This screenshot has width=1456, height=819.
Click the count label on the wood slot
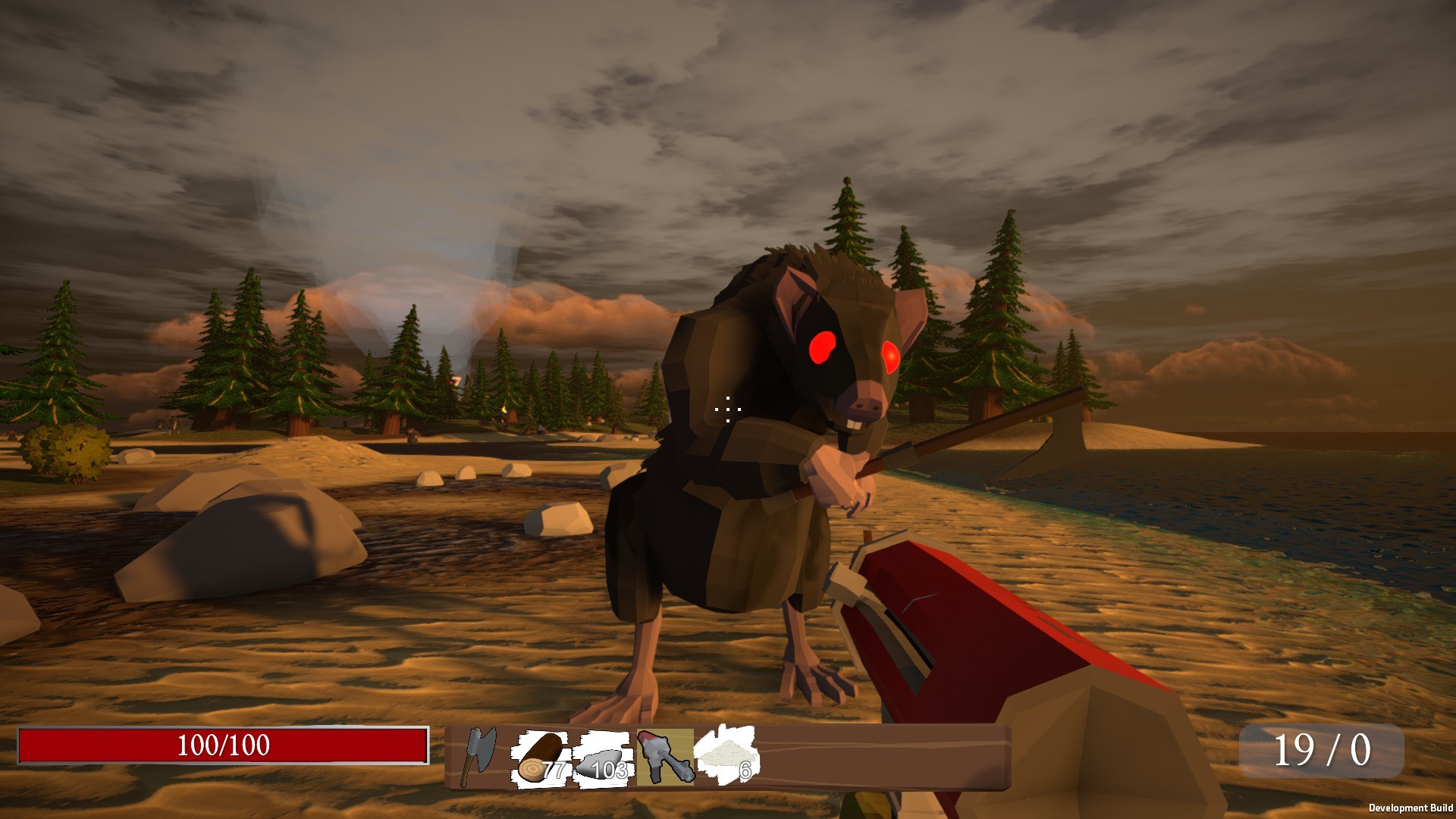pyautogui.click(x=554, y=771)
